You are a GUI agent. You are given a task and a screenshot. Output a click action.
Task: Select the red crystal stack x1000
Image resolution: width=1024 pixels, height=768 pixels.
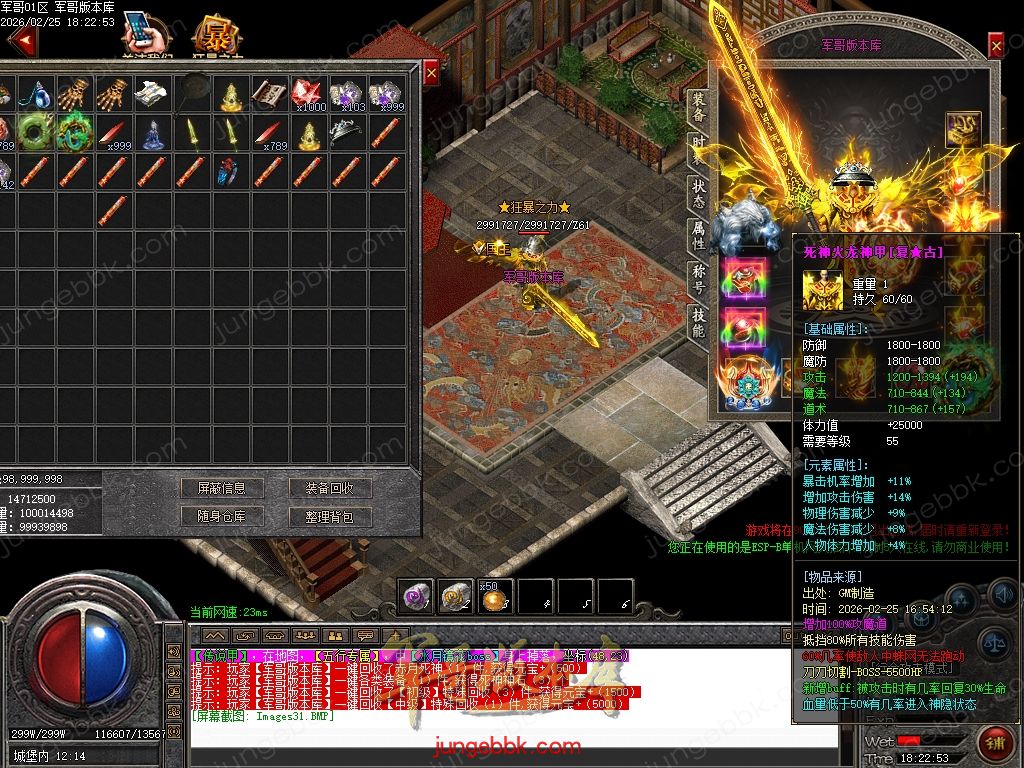pos(308,95)
